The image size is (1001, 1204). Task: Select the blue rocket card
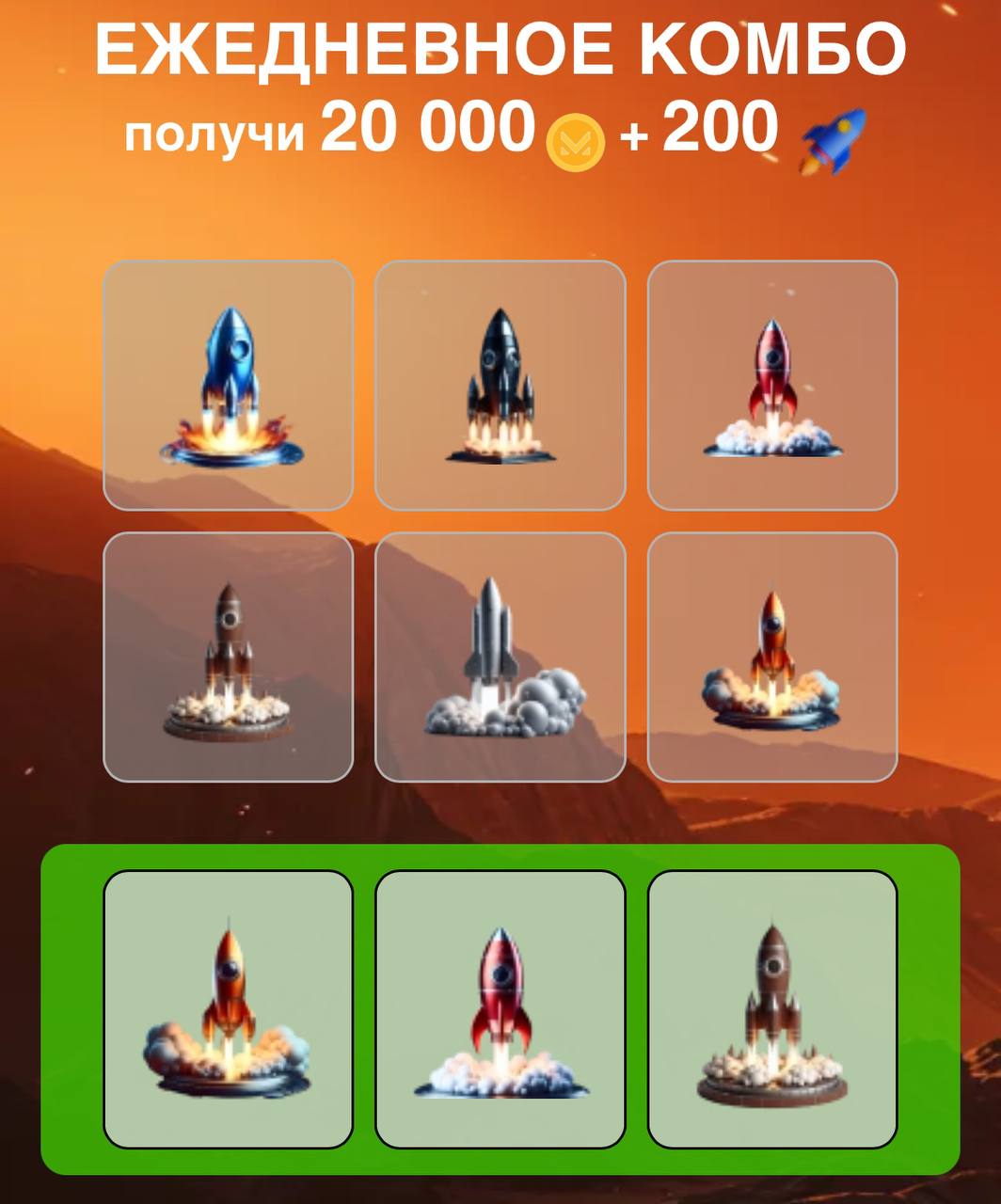pyautogui.click(x=229, y=386)
